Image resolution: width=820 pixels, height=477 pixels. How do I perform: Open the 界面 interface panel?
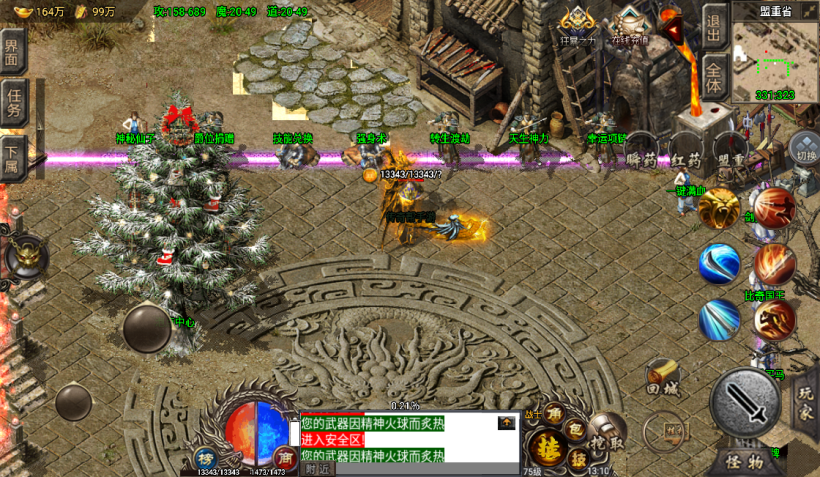(12, 51)
